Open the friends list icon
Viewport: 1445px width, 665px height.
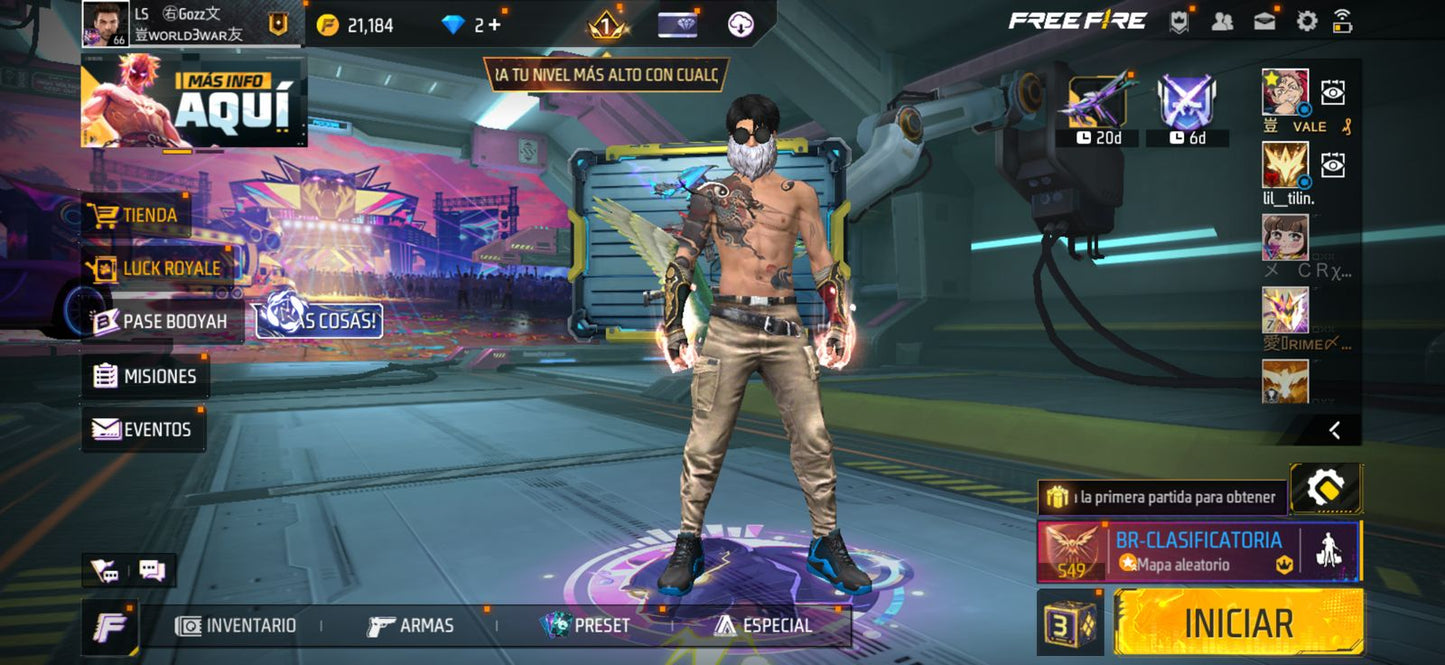tap(1222, 21)
